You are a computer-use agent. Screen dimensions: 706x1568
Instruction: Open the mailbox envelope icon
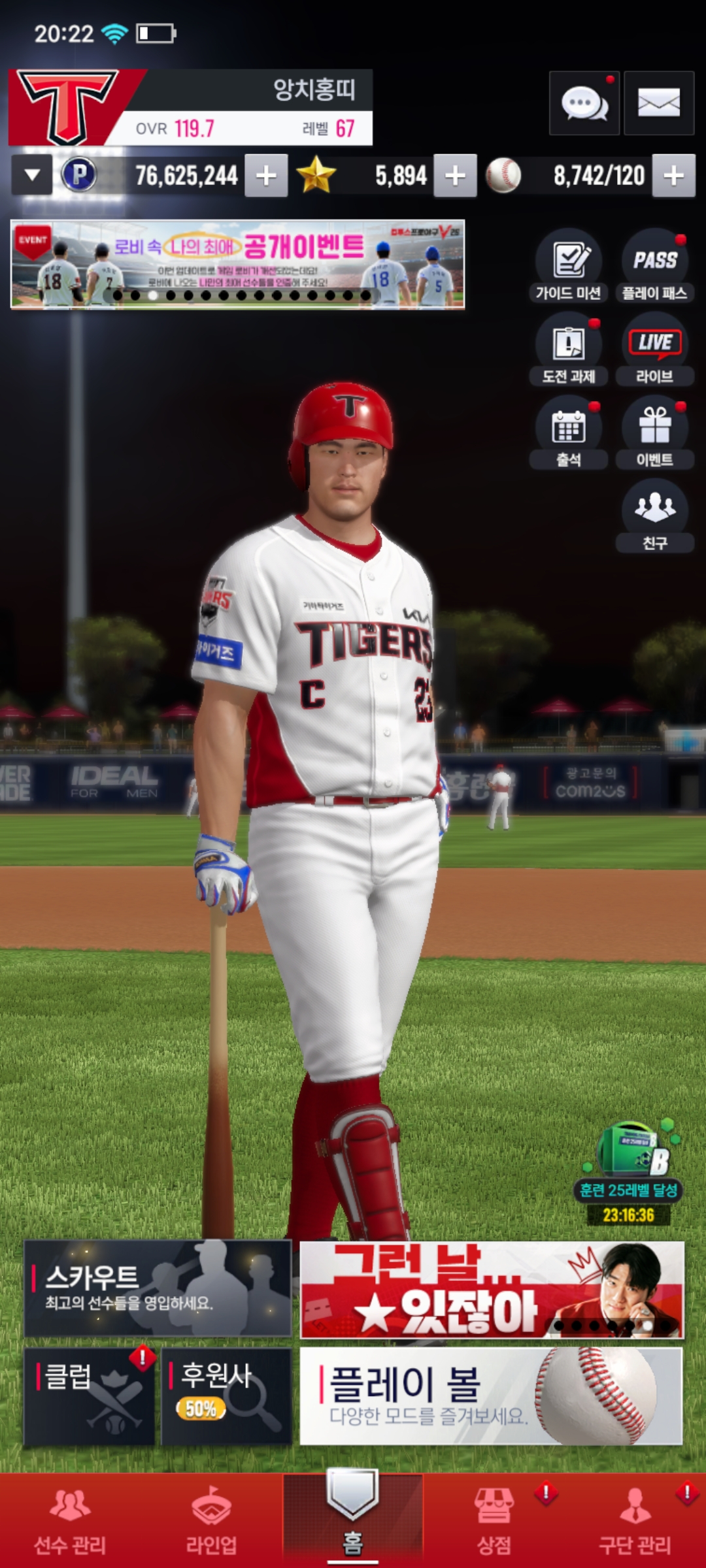658,103
